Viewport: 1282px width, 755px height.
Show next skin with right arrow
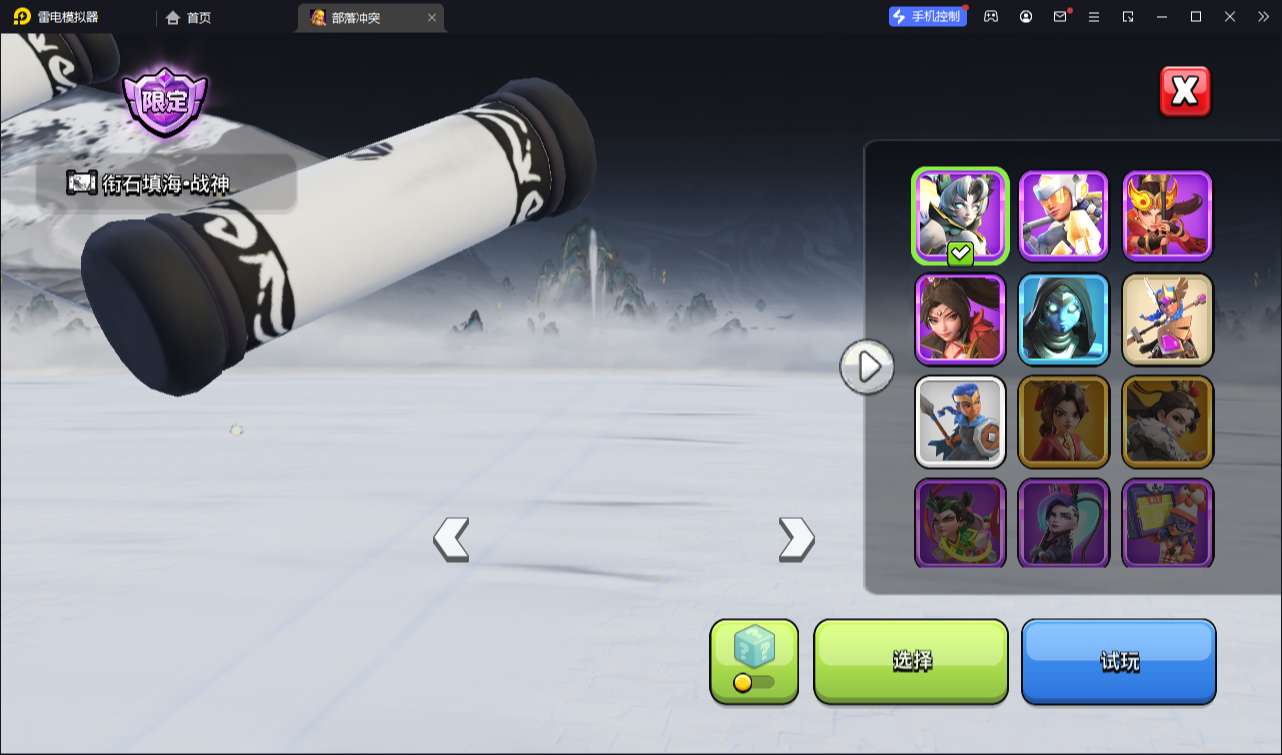click(796, 539)
